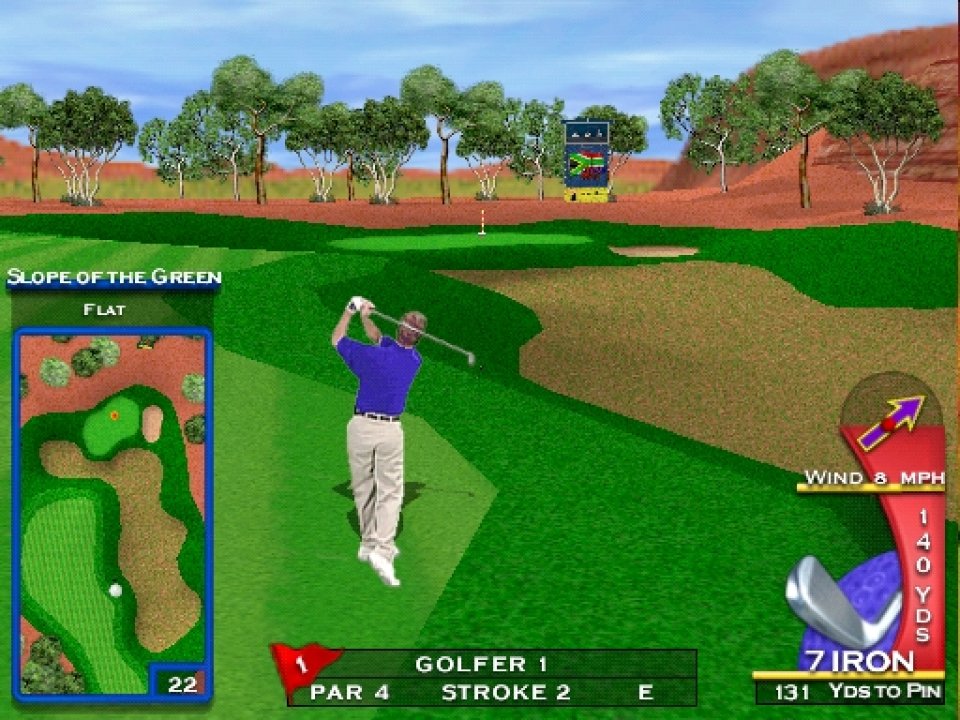This screenshot has height=720, width=960.
Task: Click the red hole 1 flag icon
Action: (x=303, y=664)
